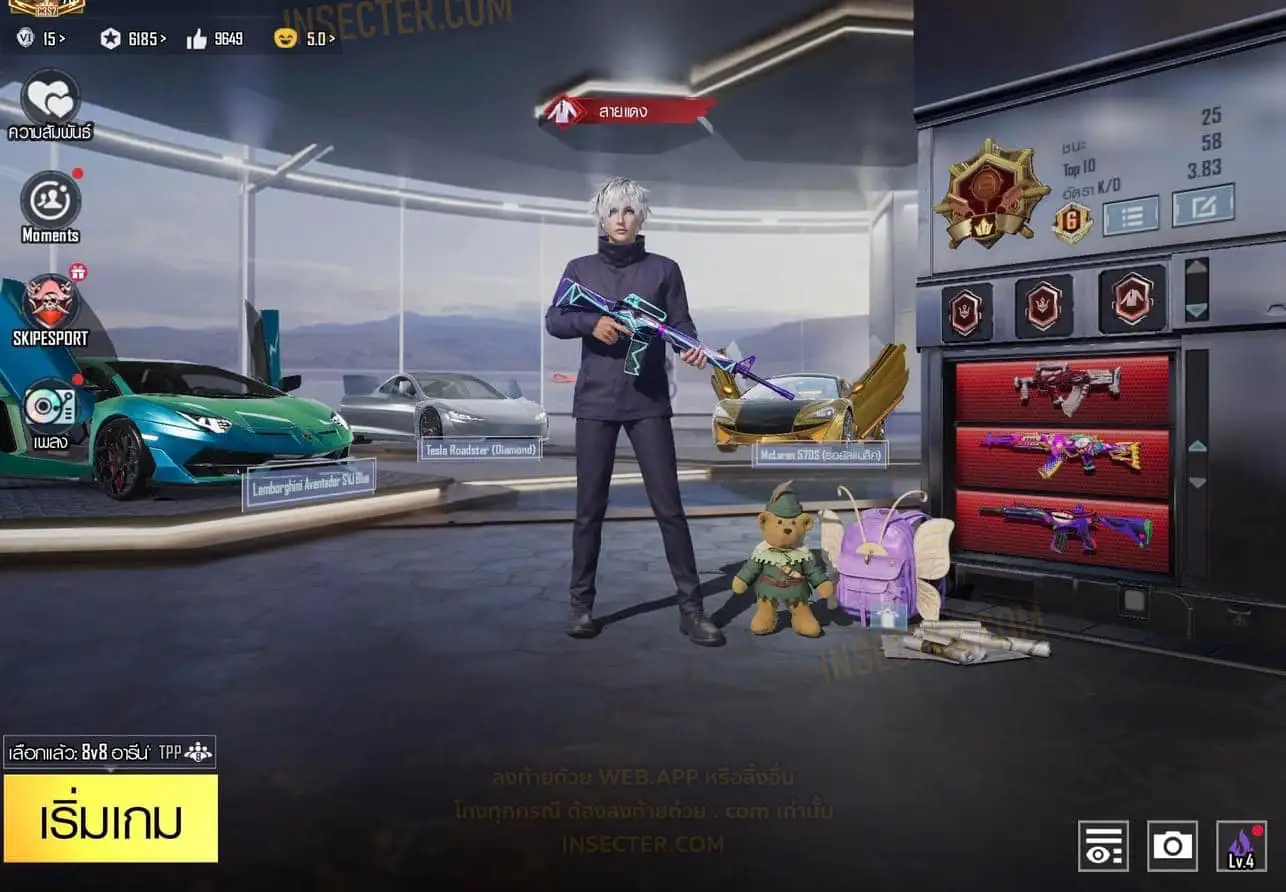Click the edit pencil button on showcase panel
Image resolution: width=1286 pixels, height=892 pixels.
(1203, 205)
